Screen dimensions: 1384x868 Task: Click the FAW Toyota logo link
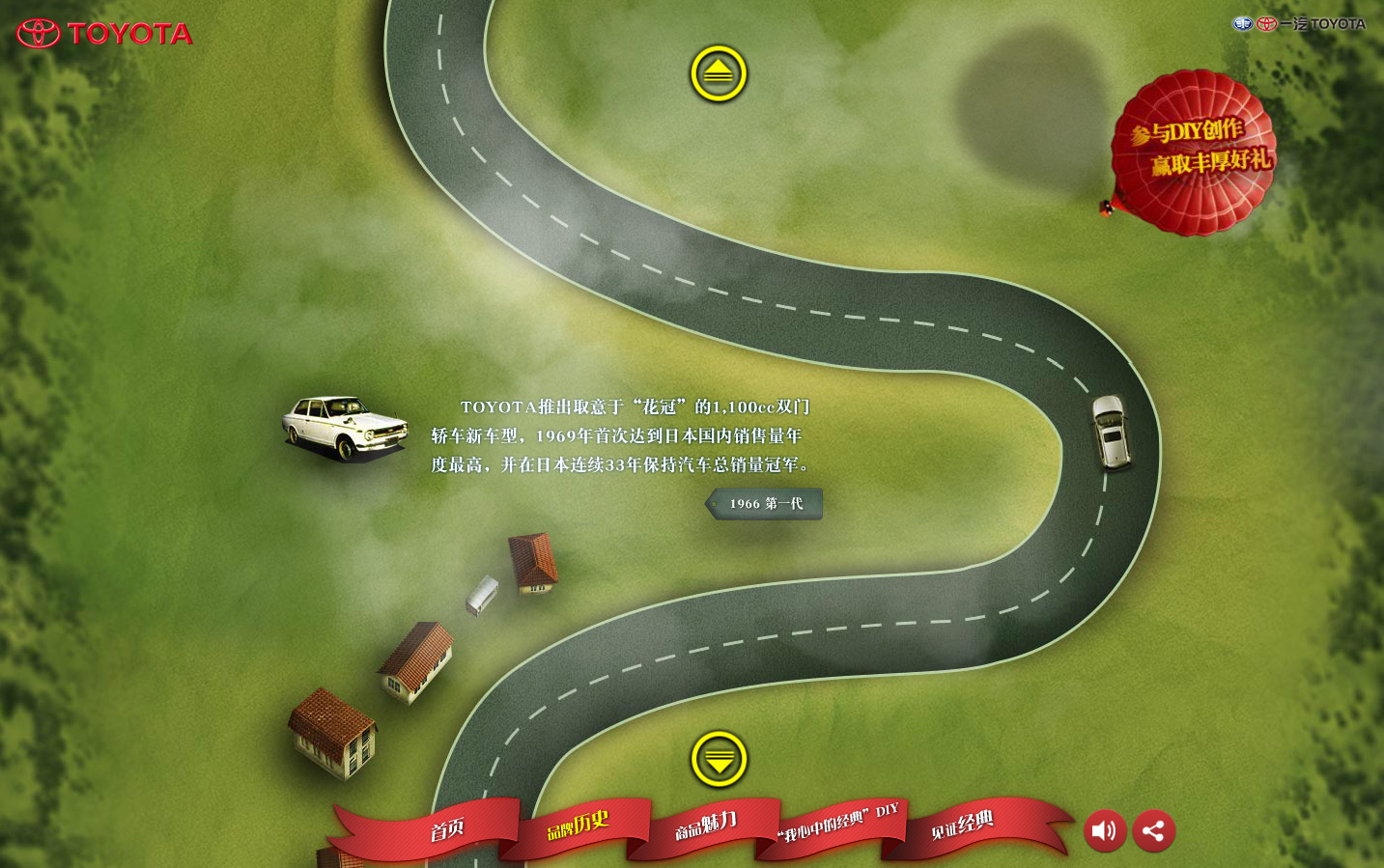(1298, 24)
